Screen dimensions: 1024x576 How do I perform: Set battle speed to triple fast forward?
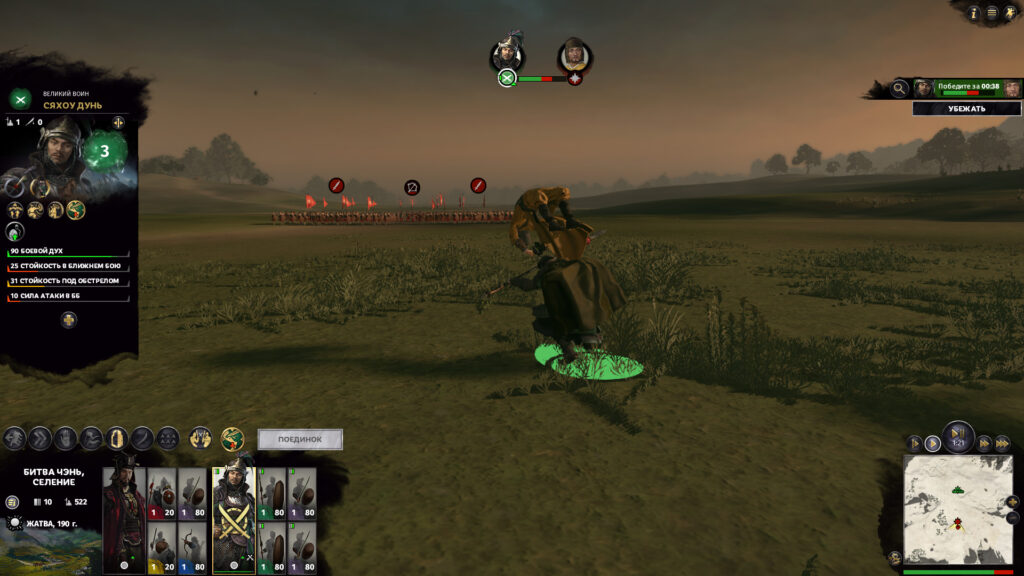[x=1002, y=443]
